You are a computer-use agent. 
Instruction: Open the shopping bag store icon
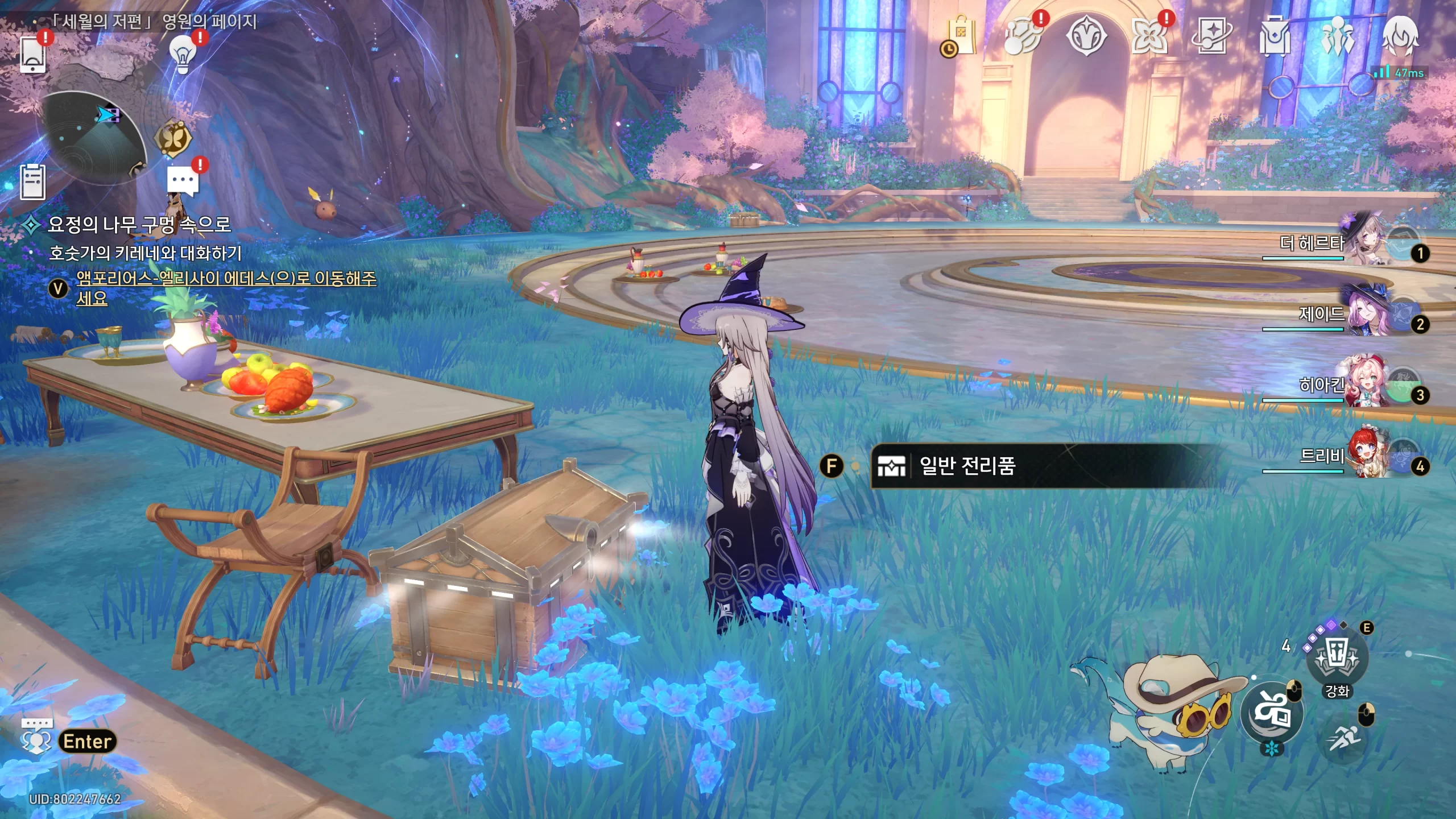pos(961,36)
